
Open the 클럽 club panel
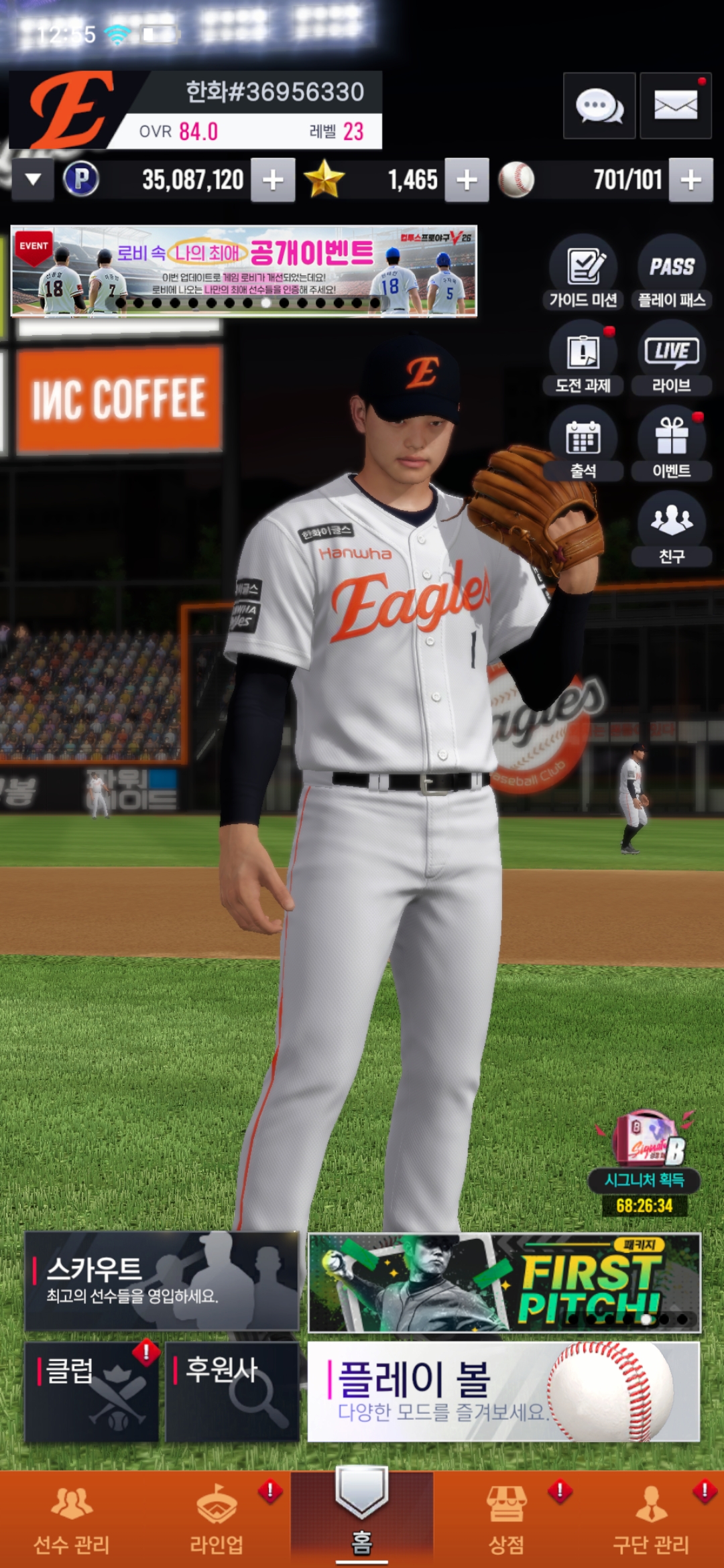(92, 1391)
